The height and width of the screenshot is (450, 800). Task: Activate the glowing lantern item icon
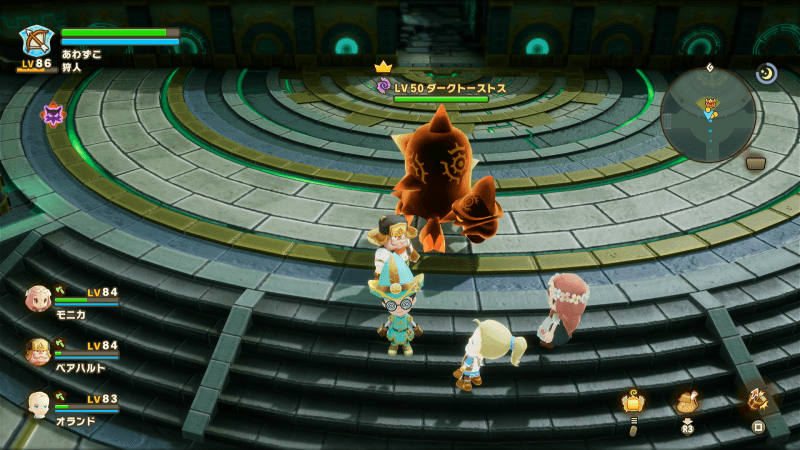point(633,402)
